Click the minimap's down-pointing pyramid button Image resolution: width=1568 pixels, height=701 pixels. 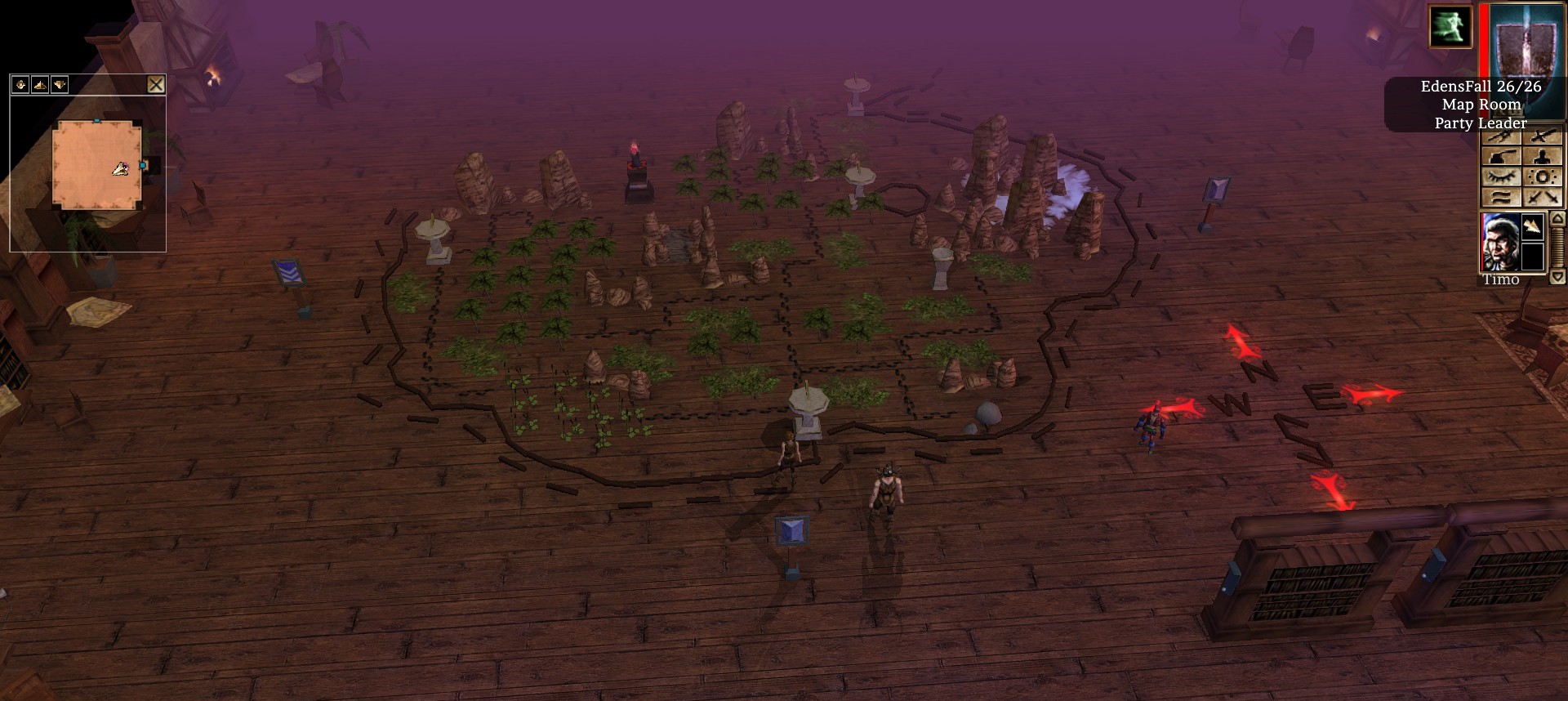[60, 84]
